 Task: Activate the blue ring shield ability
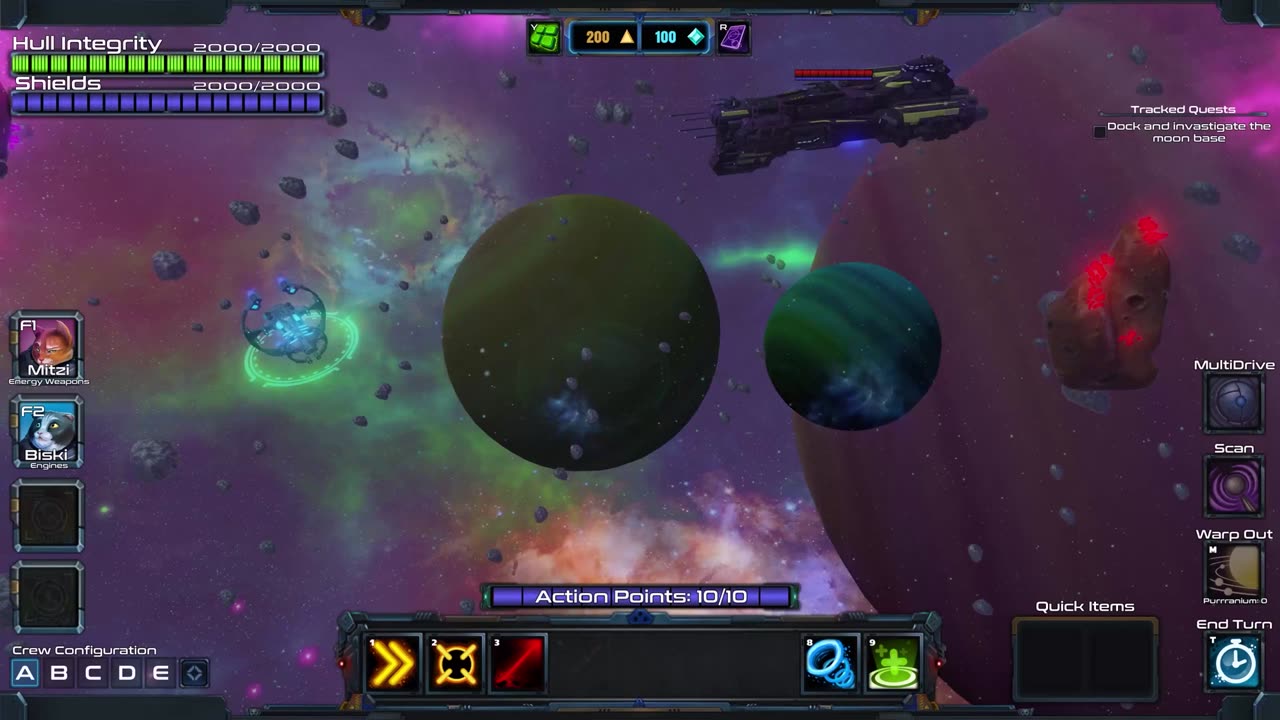click(x=831, y=663)
